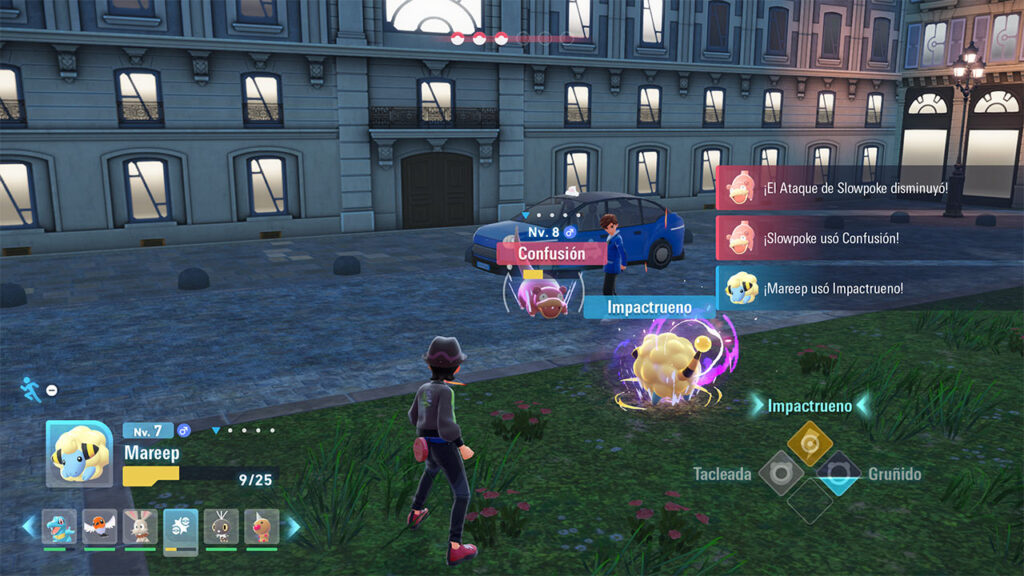Viewport: 1024px width, 576px height.
Task: Use the Impactrueno move diamond
Action: point(809,442)
